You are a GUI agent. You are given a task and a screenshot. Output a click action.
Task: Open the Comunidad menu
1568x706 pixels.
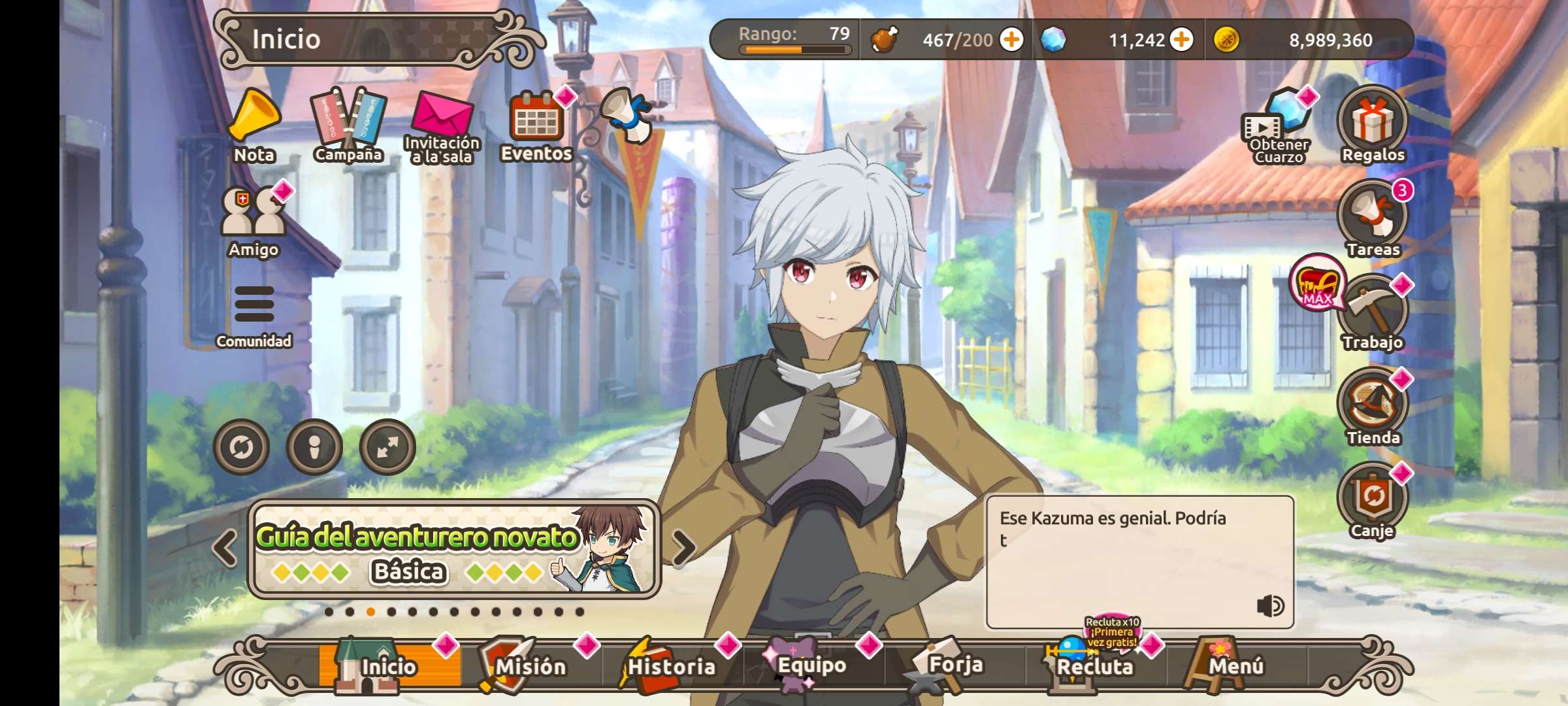pyautogui.click(x=253, y=314)
